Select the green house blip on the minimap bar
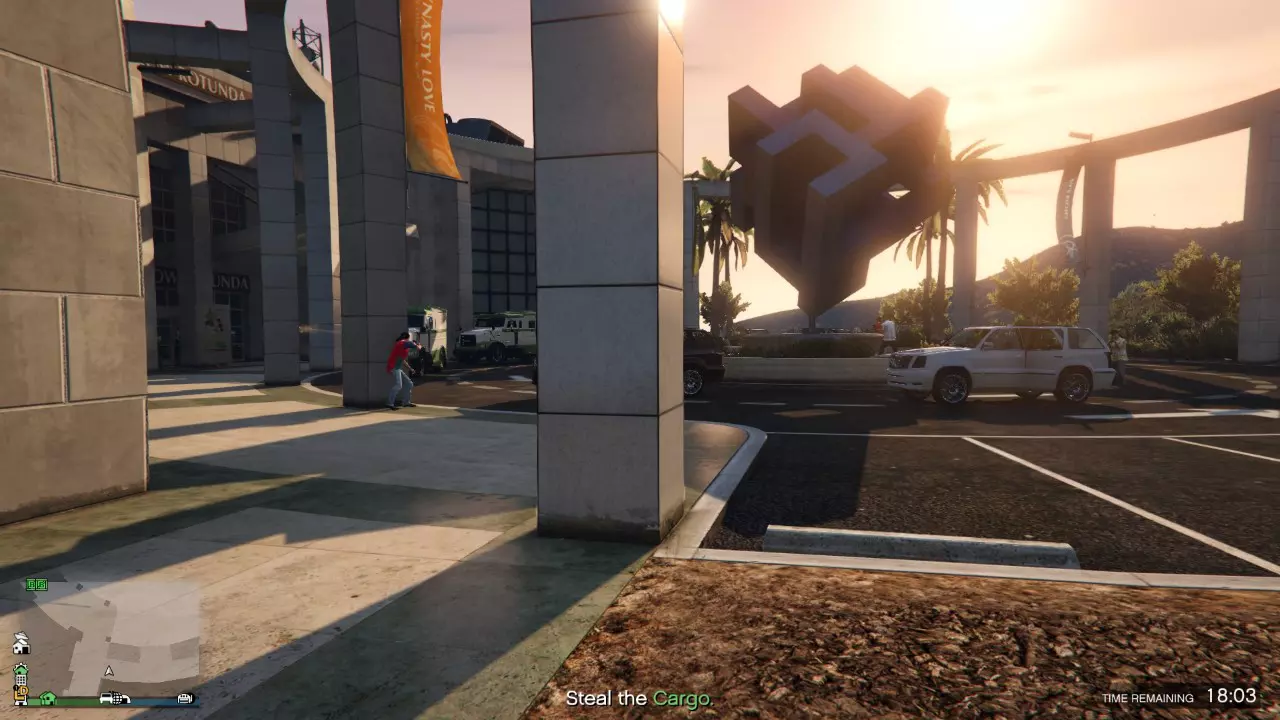Viewport: 1280px width, 720px height. (48, 698)
